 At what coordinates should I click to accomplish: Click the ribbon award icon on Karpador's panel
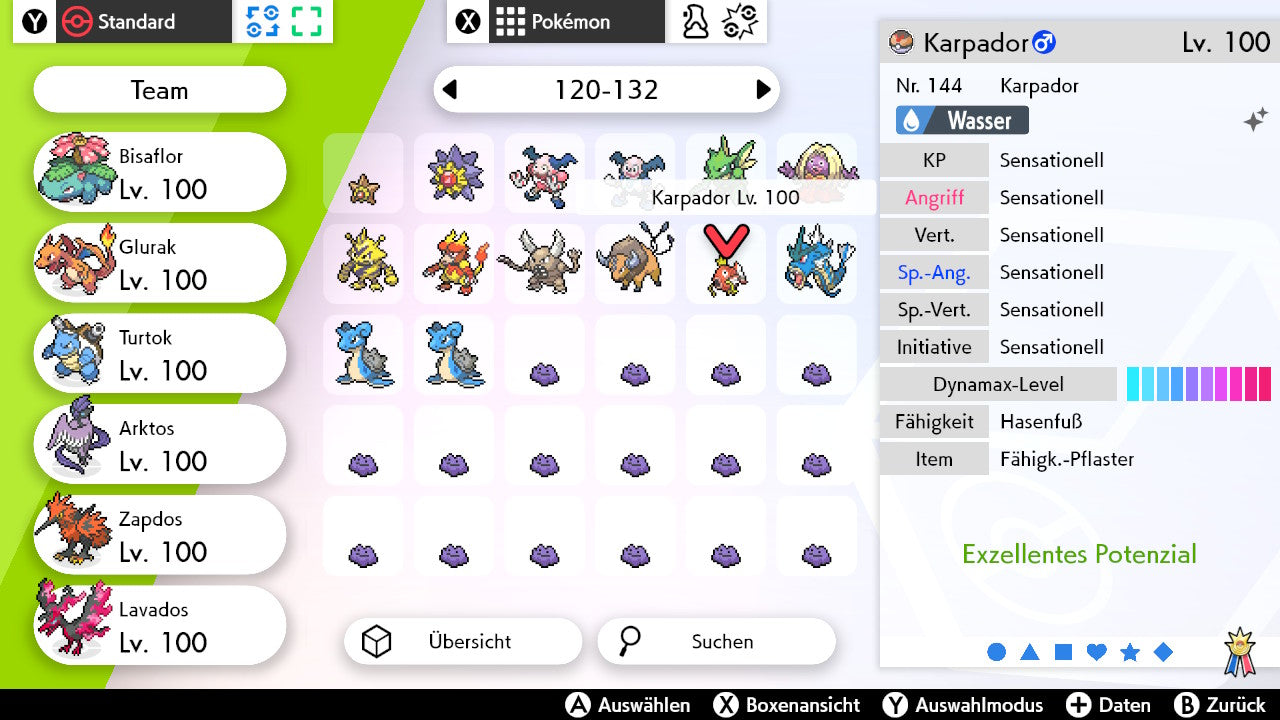click(1240, 650)
